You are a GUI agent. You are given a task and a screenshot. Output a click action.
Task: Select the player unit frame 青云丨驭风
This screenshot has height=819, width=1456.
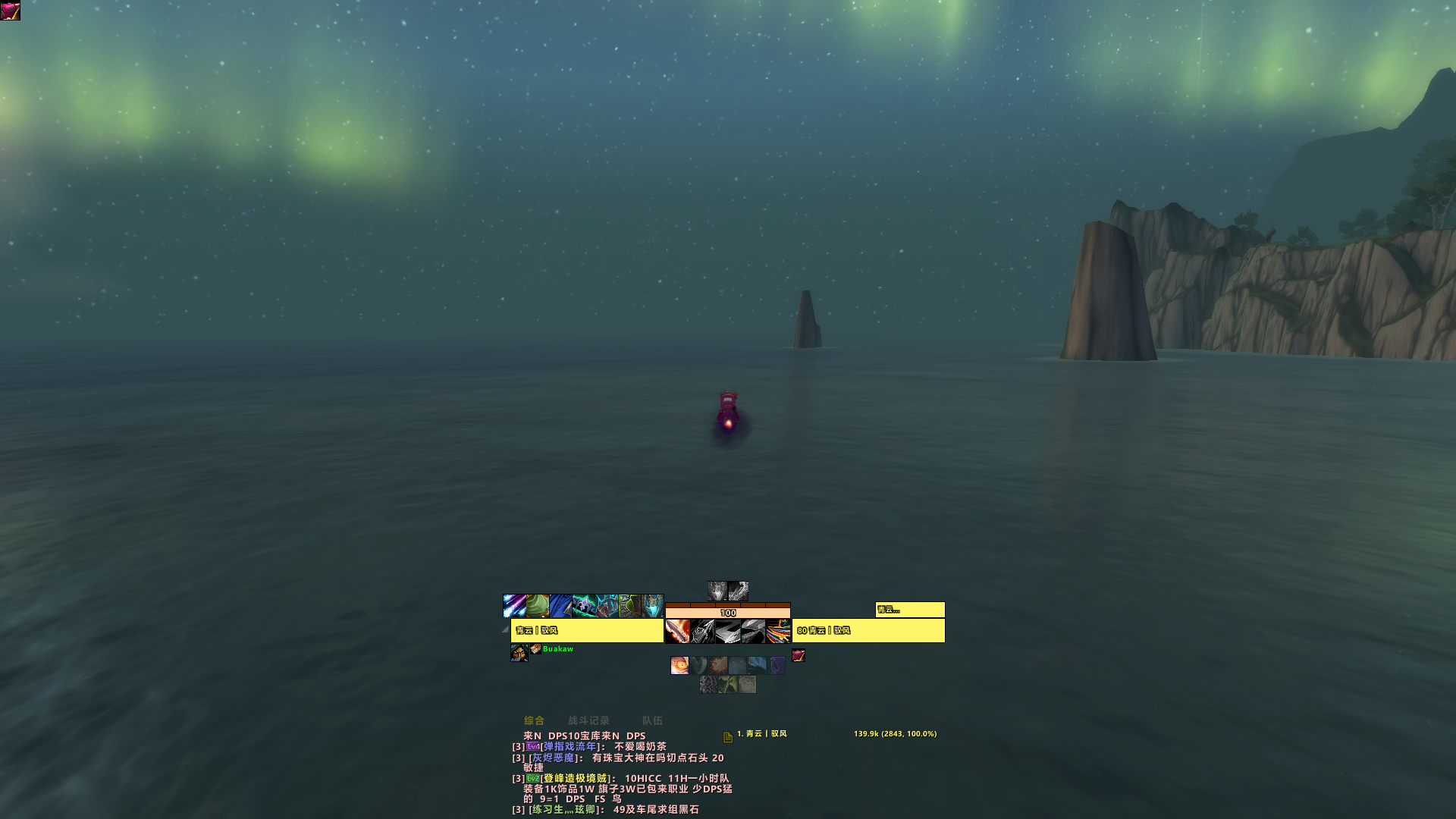click(x=587, y=631)
